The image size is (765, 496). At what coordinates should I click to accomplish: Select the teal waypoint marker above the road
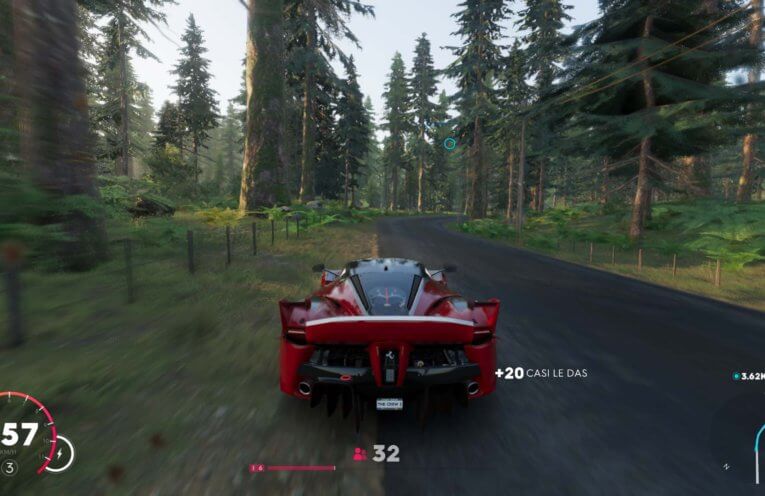[x=449, y=143]
